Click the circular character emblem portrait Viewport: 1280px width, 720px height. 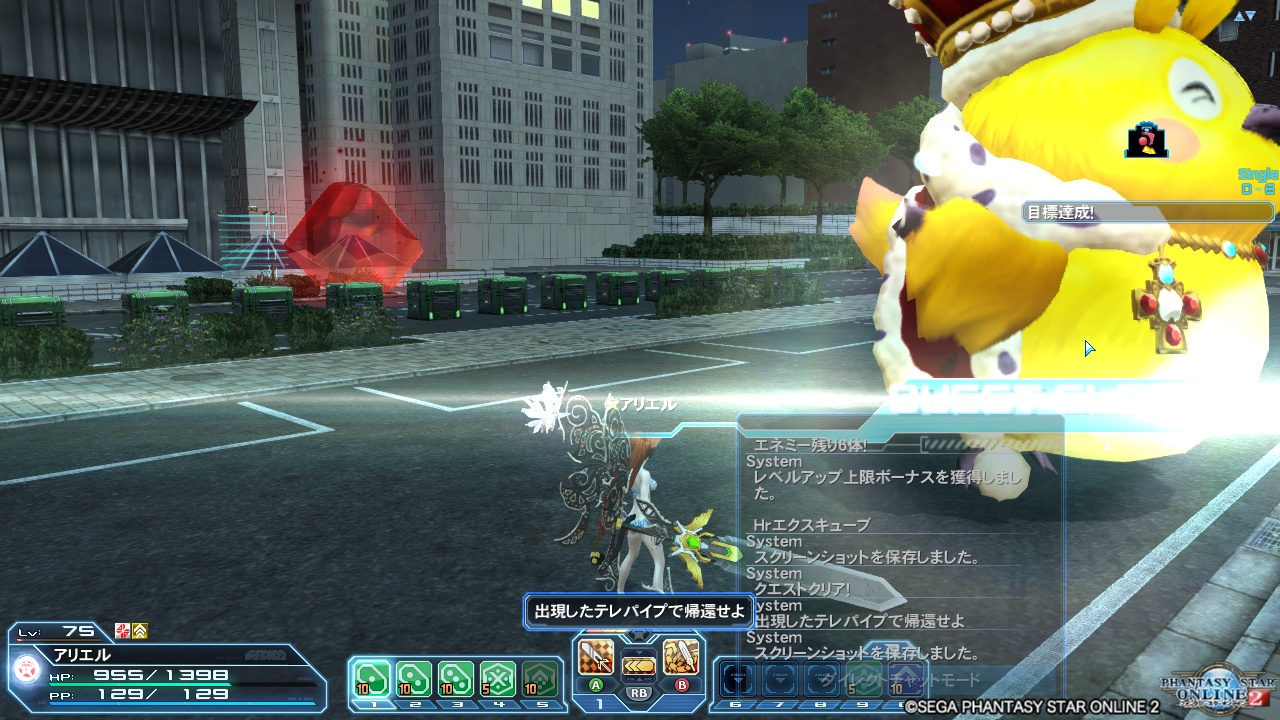click(x=27, y=667)
